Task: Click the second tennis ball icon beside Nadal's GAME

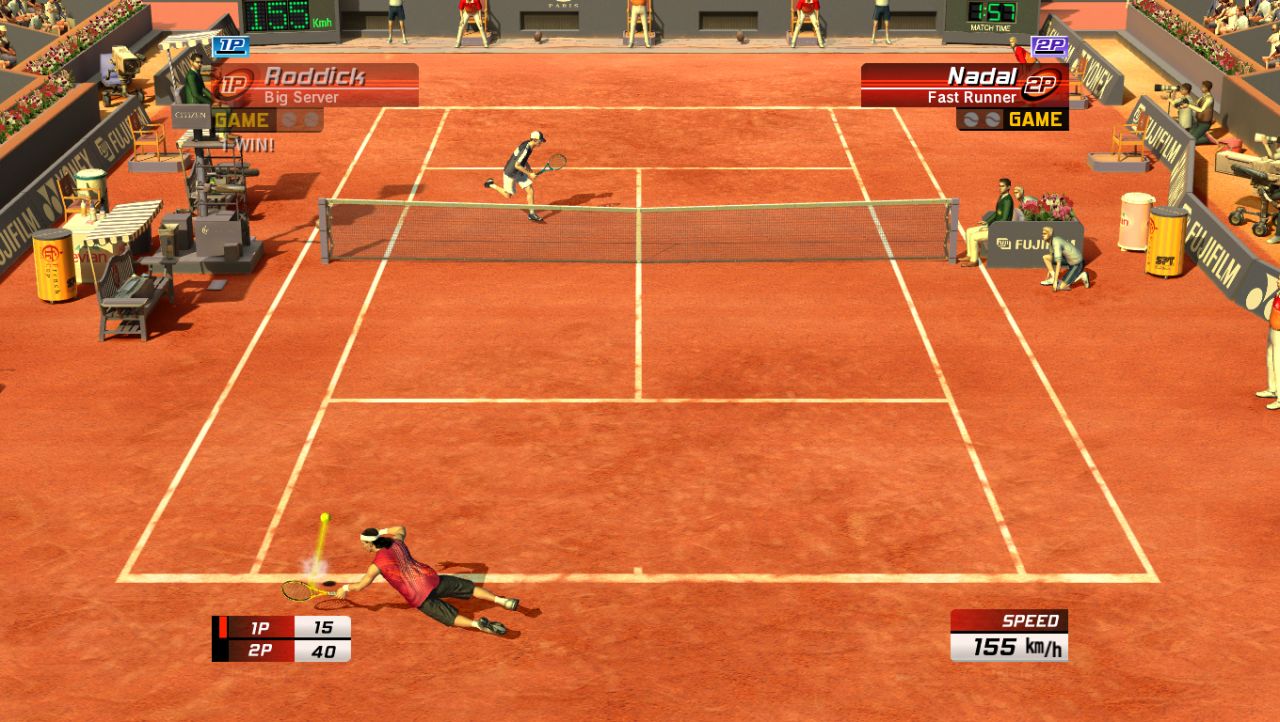Action: (x=991, y=120)
